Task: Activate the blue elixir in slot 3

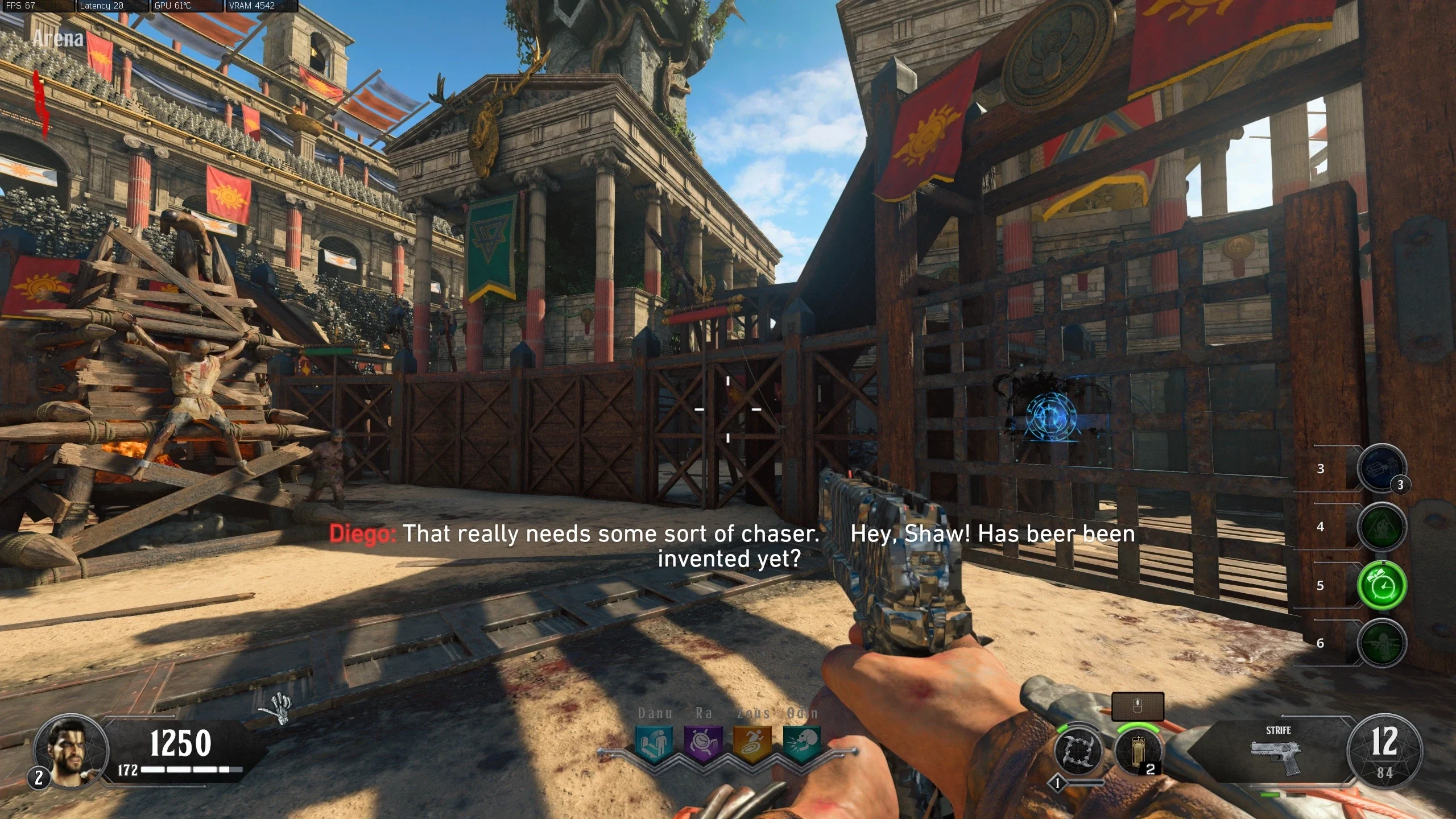Action: [1381, 468]
